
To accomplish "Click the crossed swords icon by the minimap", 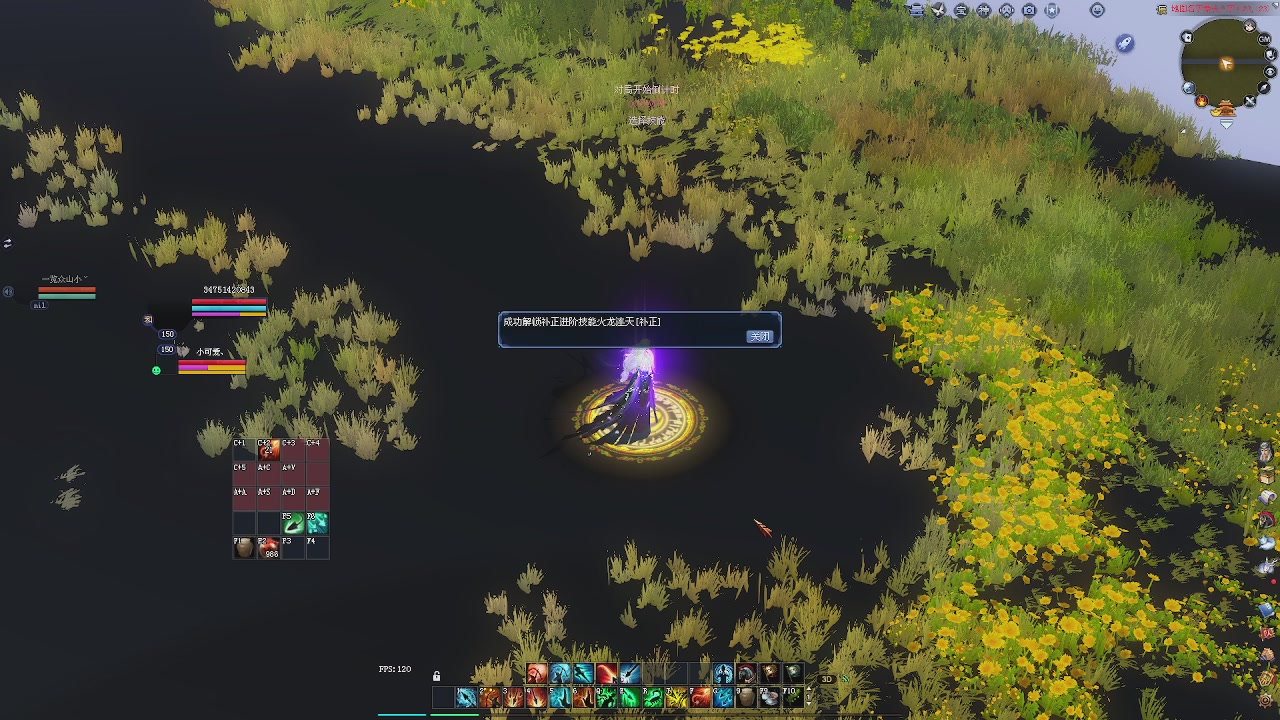I will (1250, 101).
